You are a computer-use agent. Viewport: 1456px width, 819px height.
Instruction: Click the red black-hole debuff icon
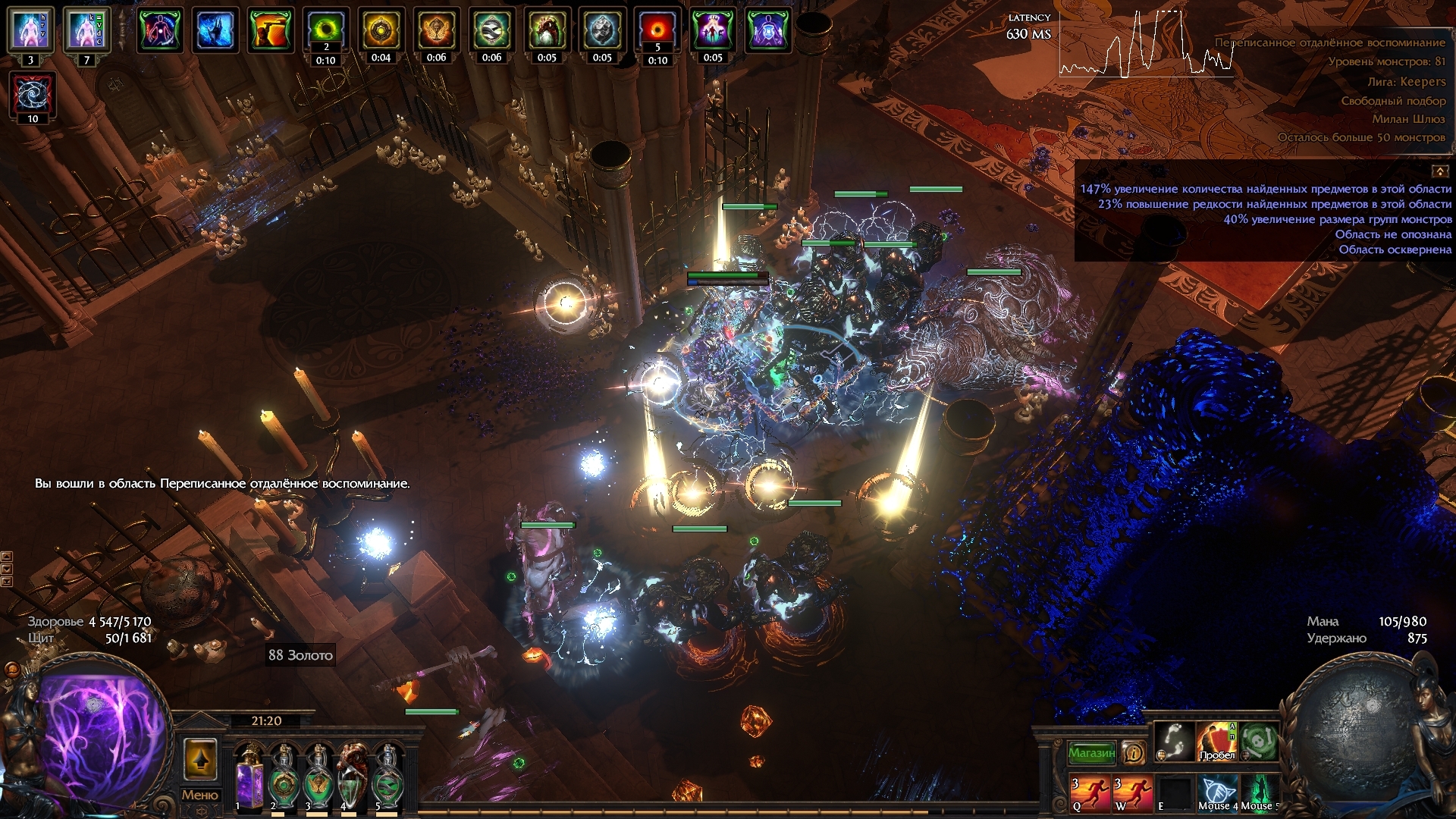pos(657,30)
